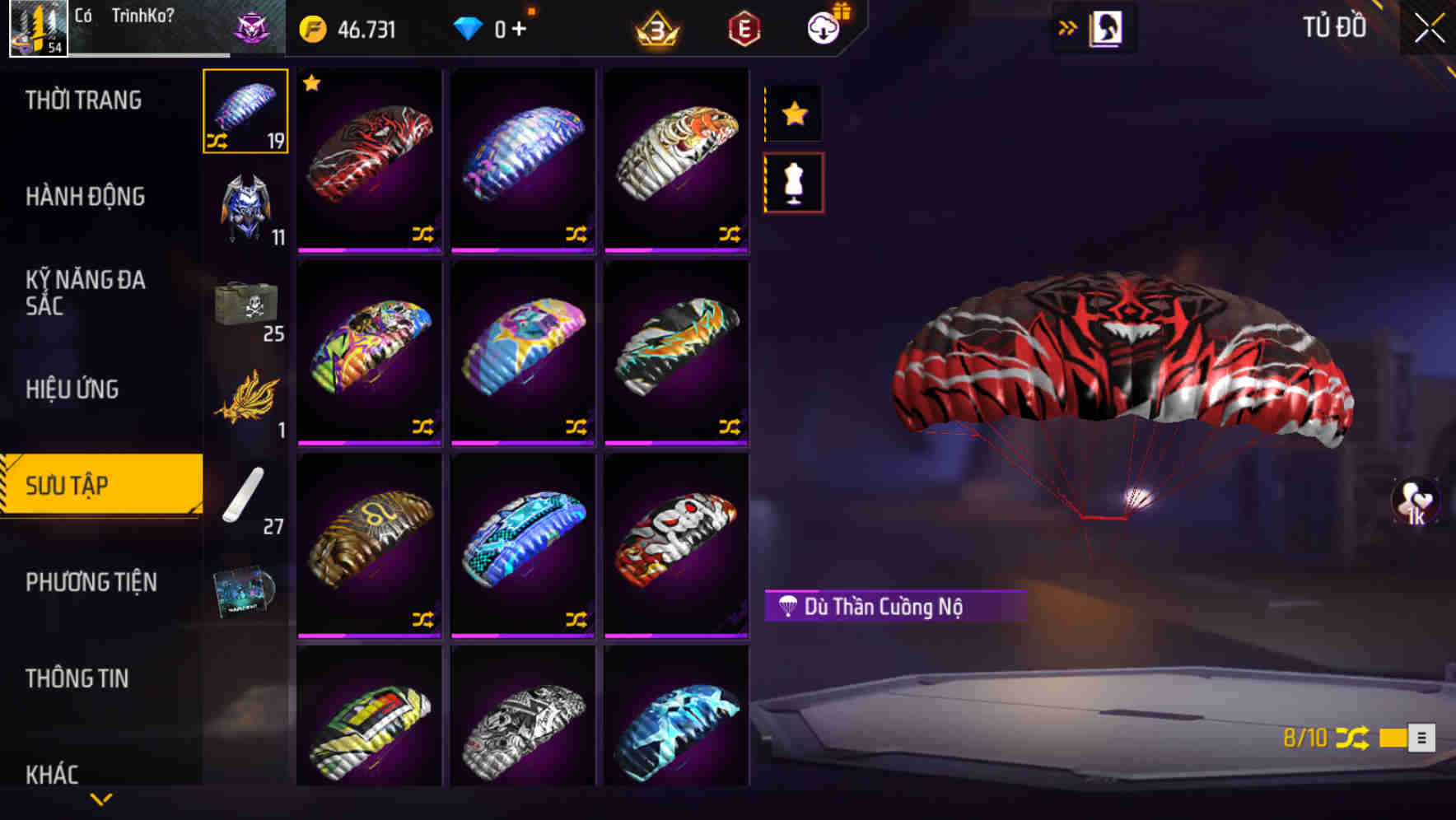
Task: Open the PHƯƠNG TIỆN section
Action: 91,582
